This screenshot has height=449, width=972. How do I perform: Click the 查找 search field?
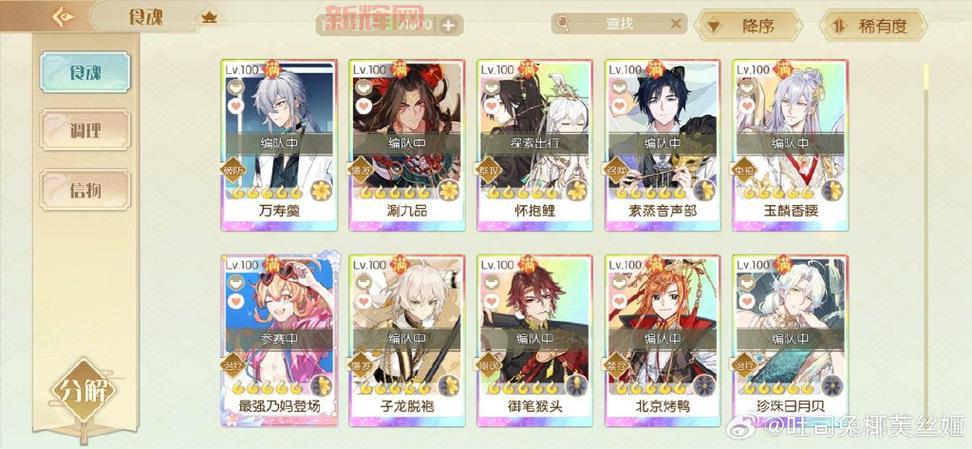click(x=620, y=25)
